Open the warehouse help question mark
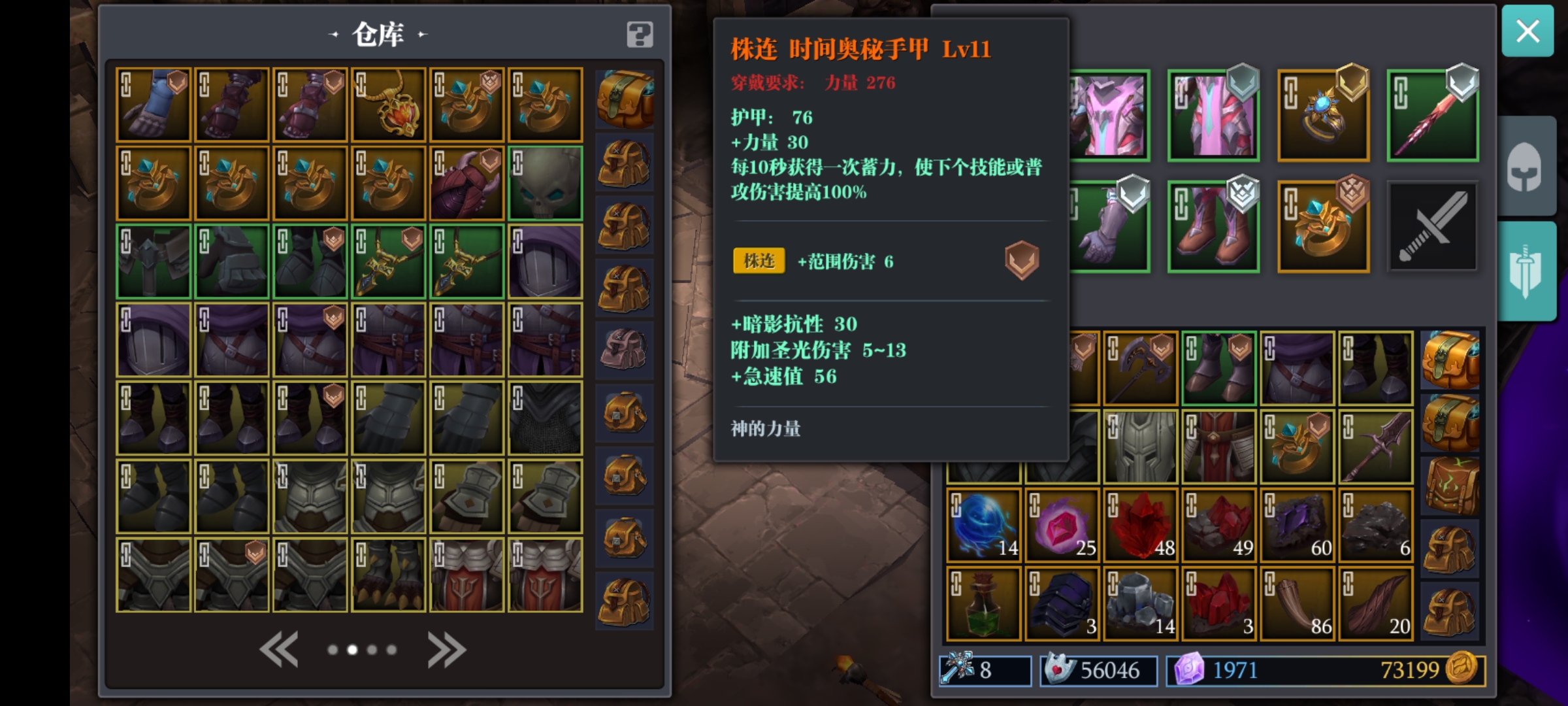 (639, 35)
